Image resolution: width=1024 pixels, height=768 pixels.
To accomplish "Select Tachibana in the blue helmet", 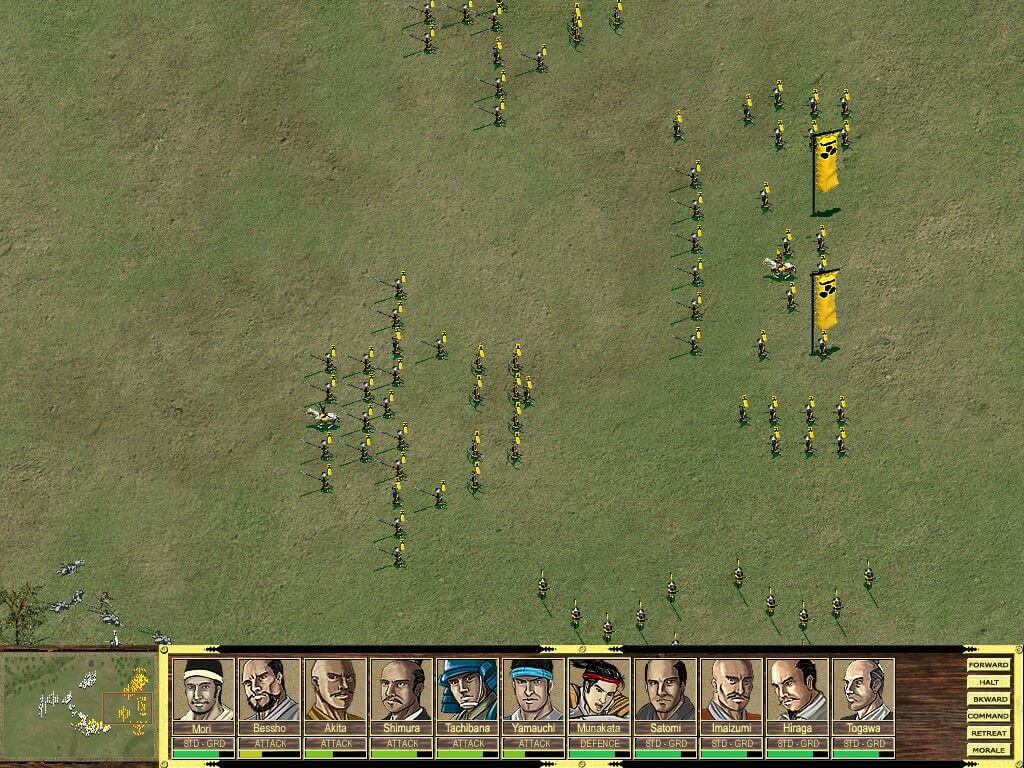I will pyautogui.click(x=467, y=689).
